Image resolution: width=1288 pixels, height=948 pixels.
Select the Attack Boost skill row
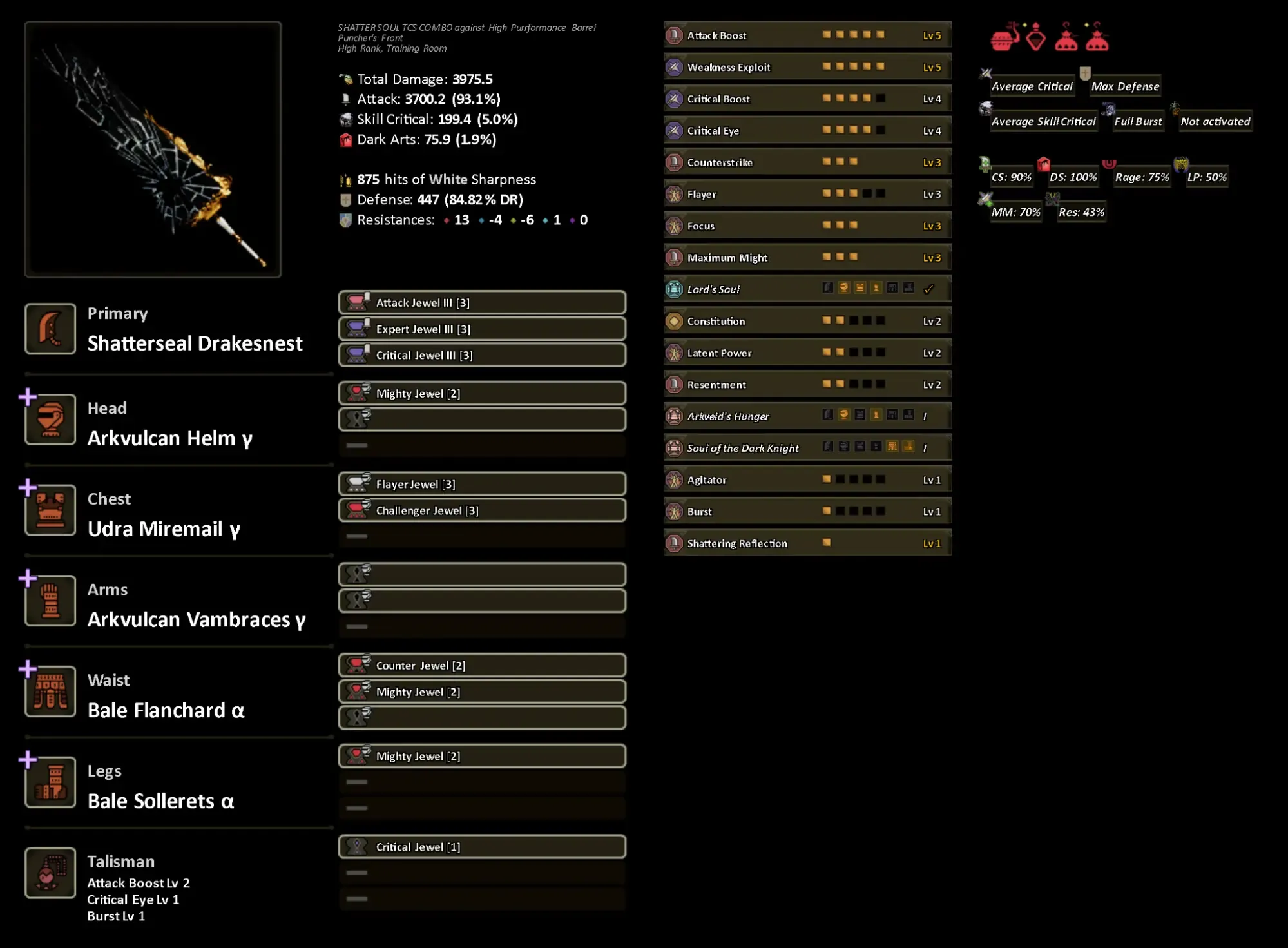[807, 35]
